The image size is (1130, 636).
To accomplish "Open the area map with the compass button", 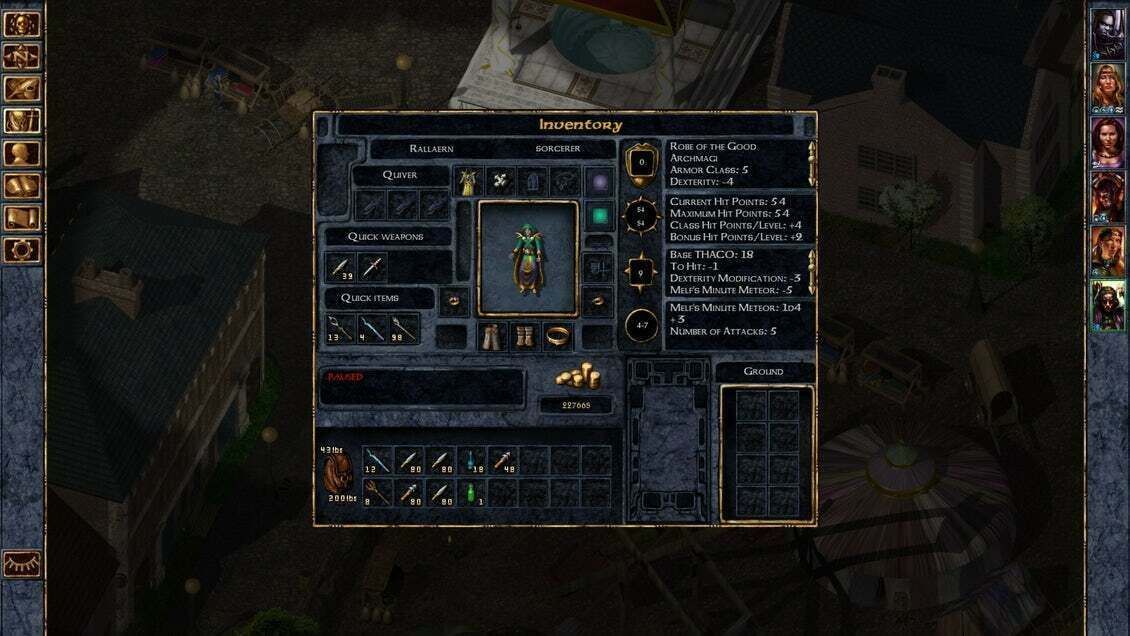I will pos(22,57).
